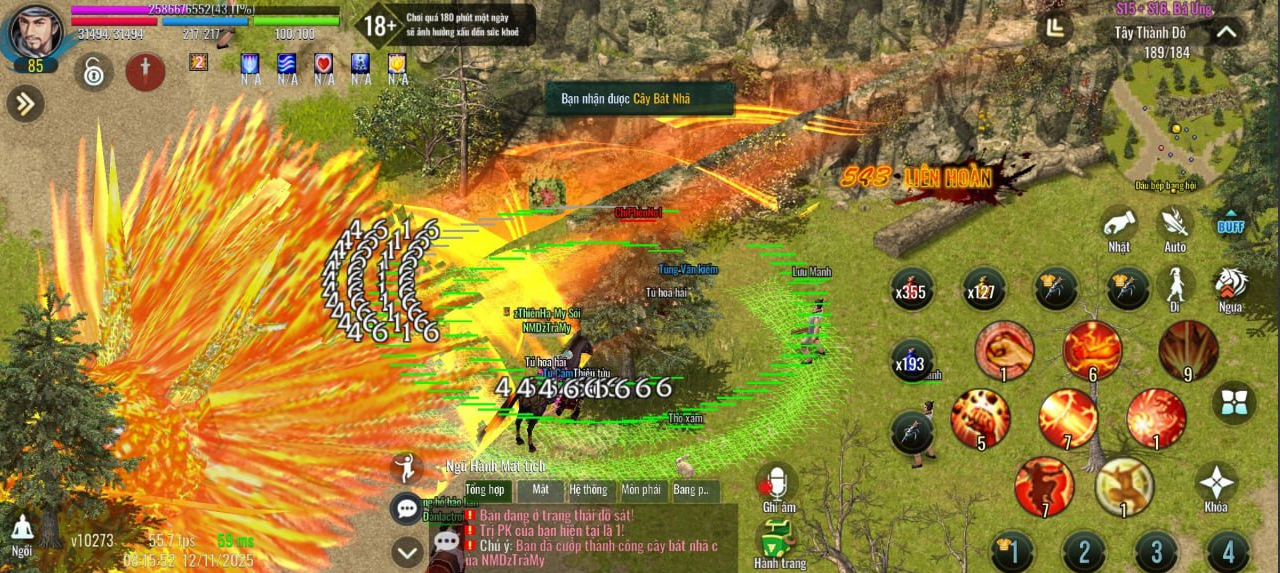Open the BUFF panel
The image size is (1280, 573).
[1230, 224]
